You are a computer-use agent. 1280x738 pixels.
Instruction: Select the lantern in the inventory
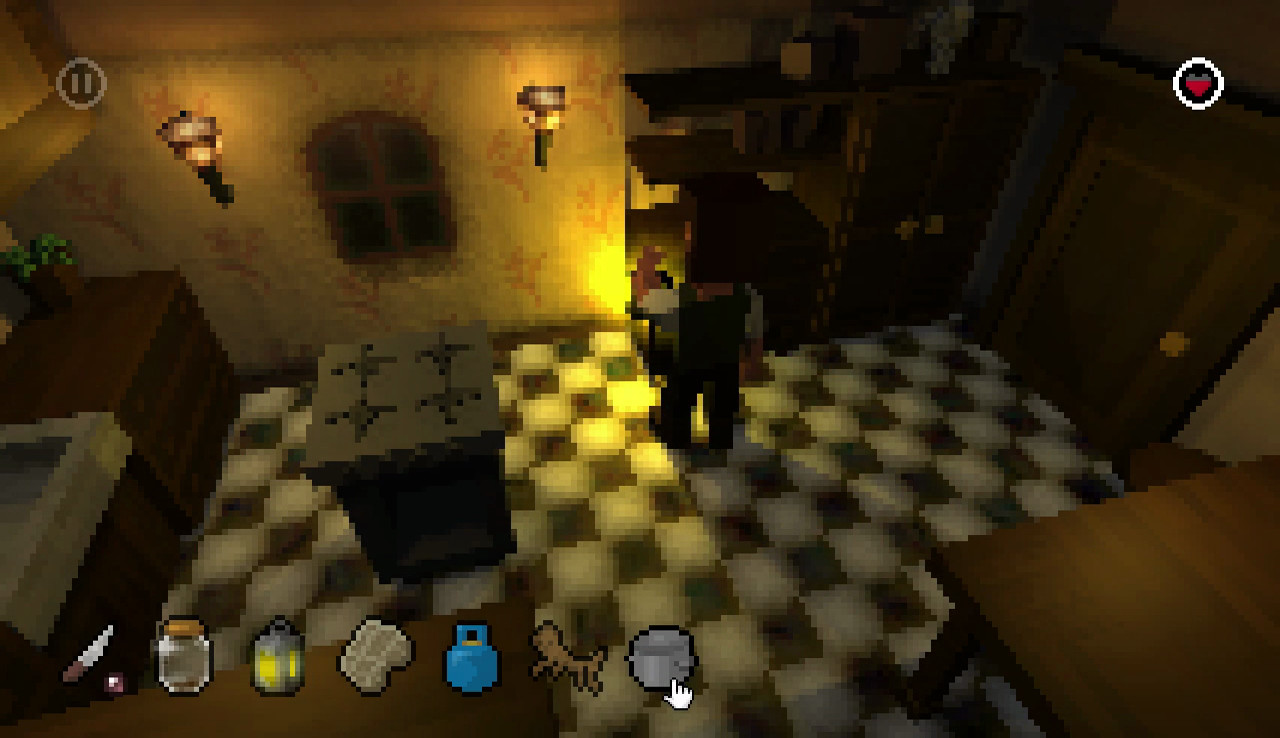pyautogui.click(x=277, y=660)
